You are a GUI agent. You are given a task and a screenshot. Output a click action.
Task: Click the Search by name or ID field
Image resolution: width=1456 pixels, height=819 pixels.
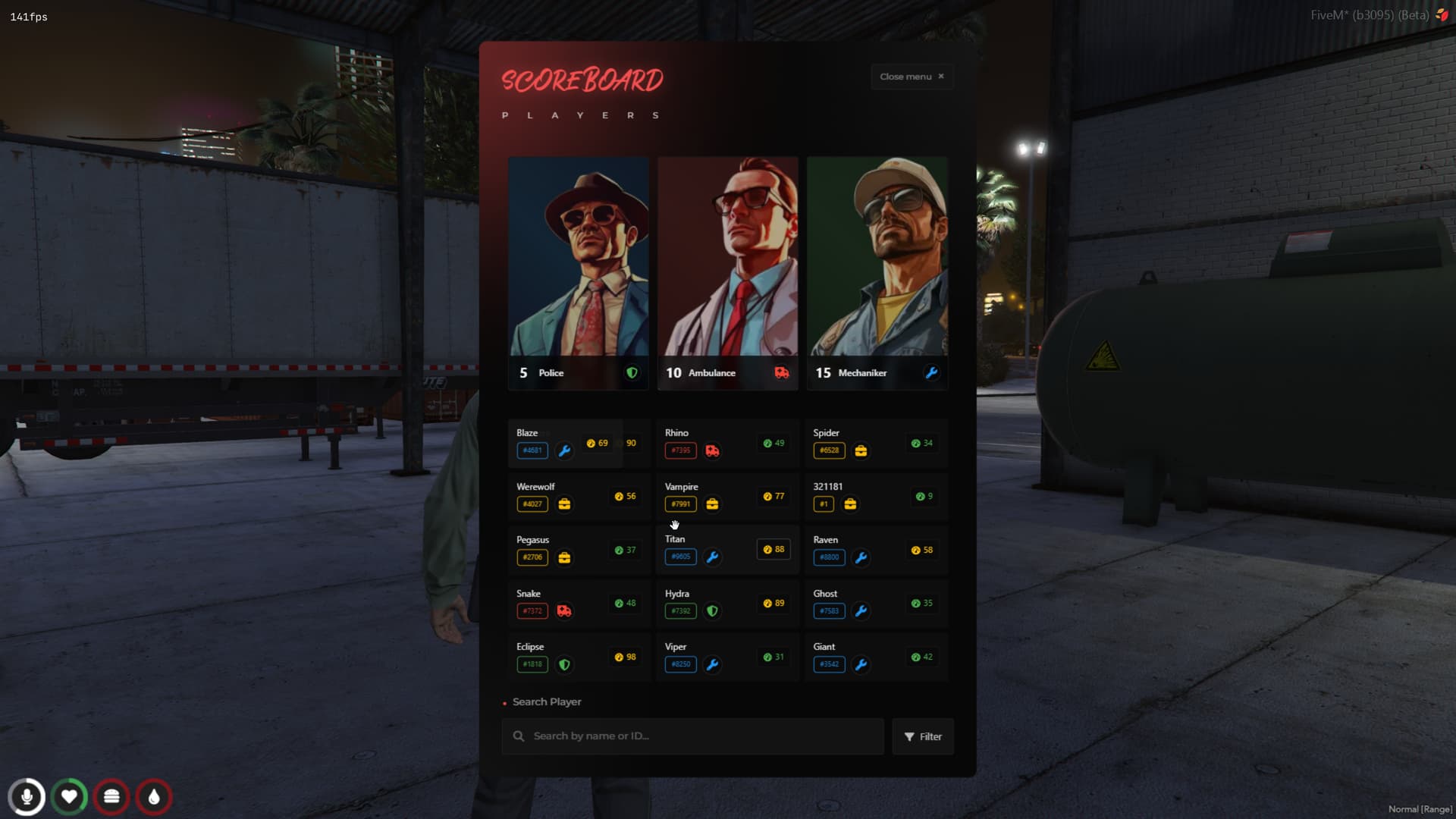(682, 736)
